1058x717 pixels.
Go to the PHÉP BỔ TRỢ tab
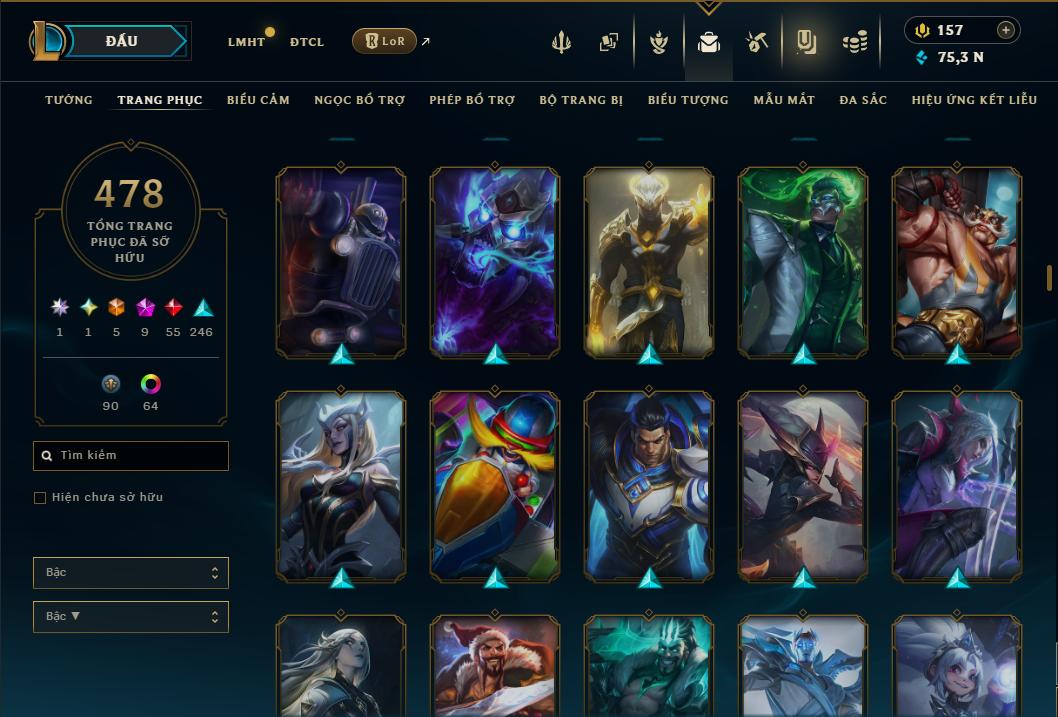472,100
